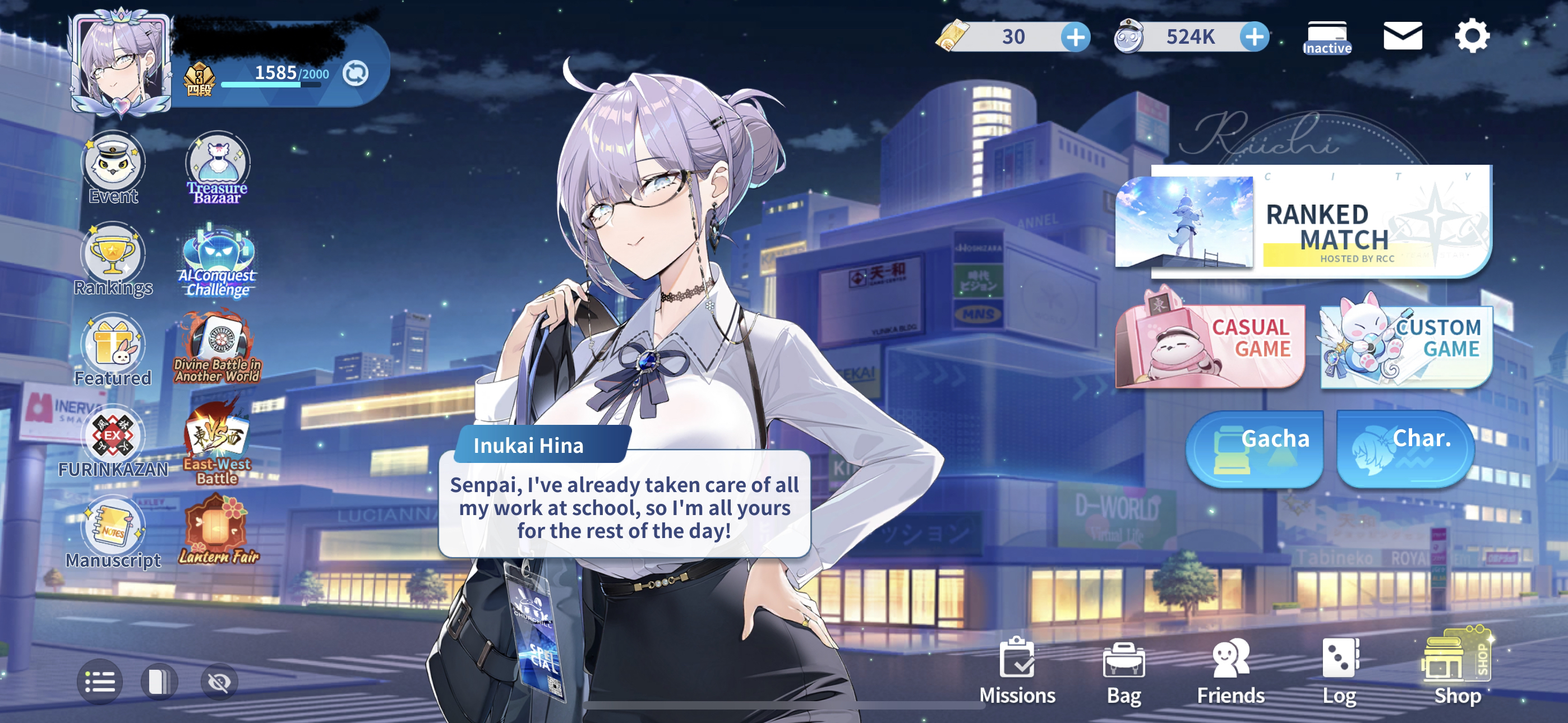Viewport: 1568px width, 723px height.
Task: Start a Casual Game
Action: [1210, 346]
